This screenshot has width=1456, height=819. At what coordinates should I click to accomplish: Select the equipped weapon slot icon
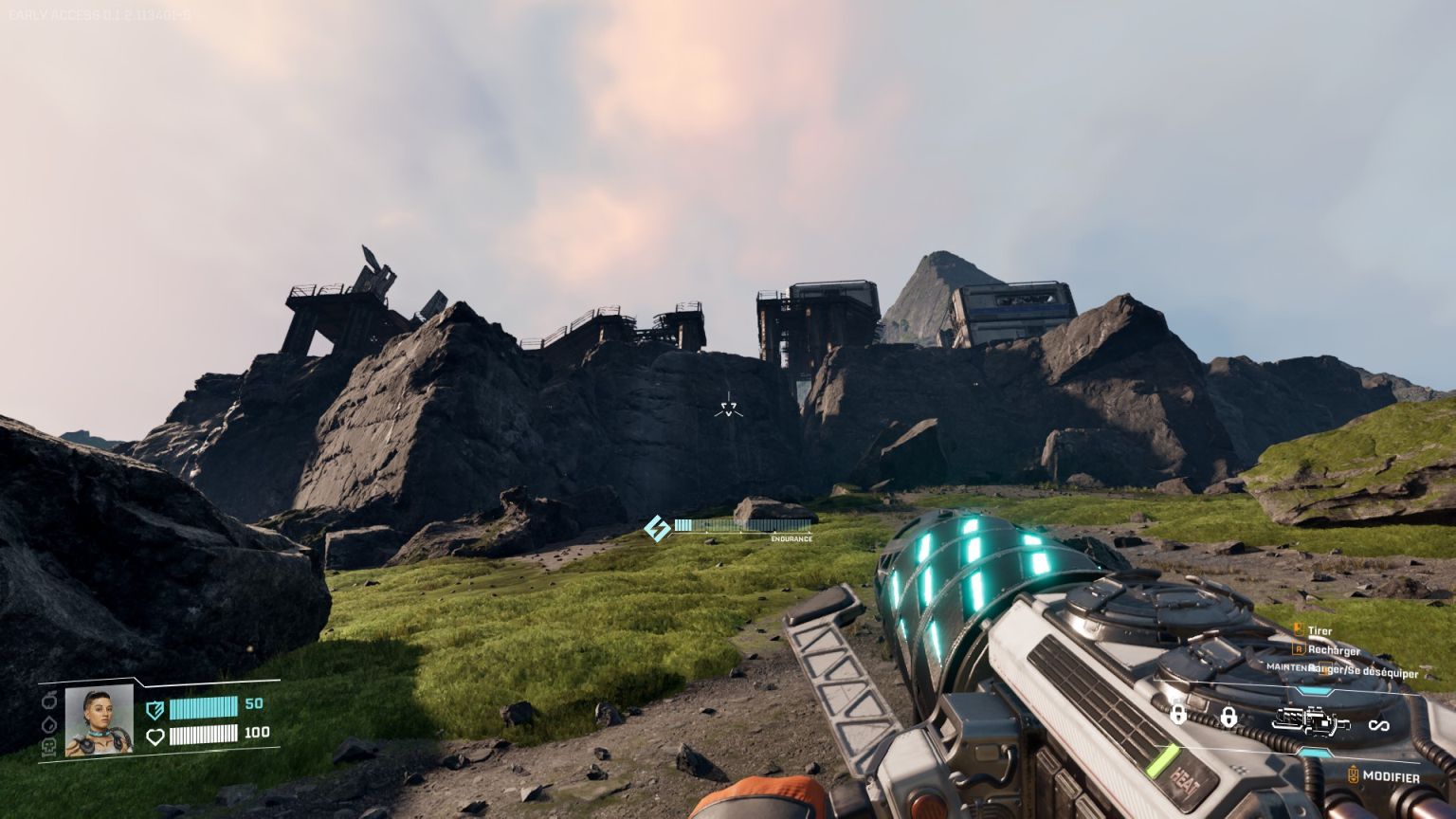pyautogui.click(x=1311, y=722)
